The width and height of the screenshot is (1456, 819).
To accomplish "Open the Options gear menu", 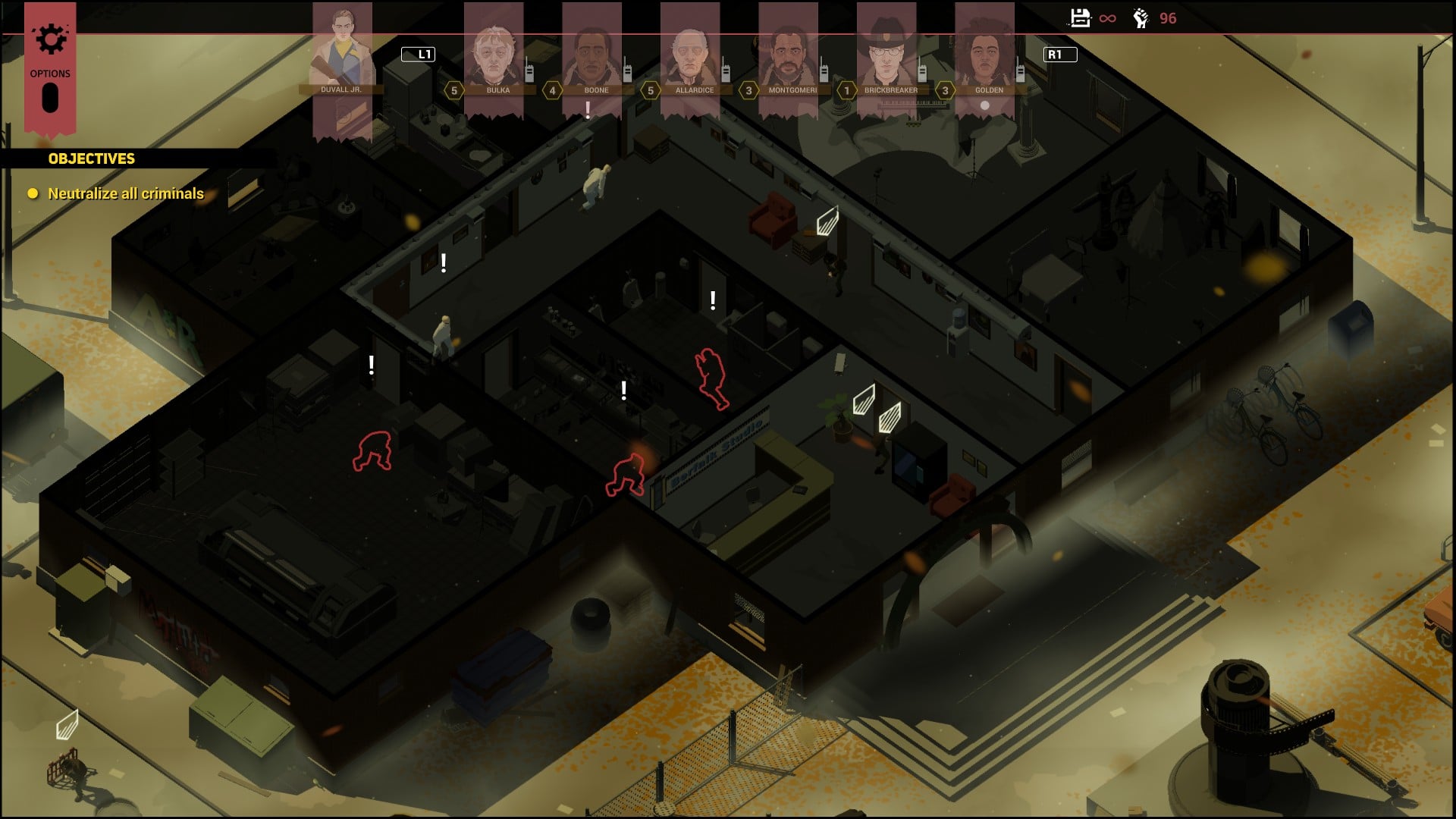I will pyautogui.click(x=50, y=40).
